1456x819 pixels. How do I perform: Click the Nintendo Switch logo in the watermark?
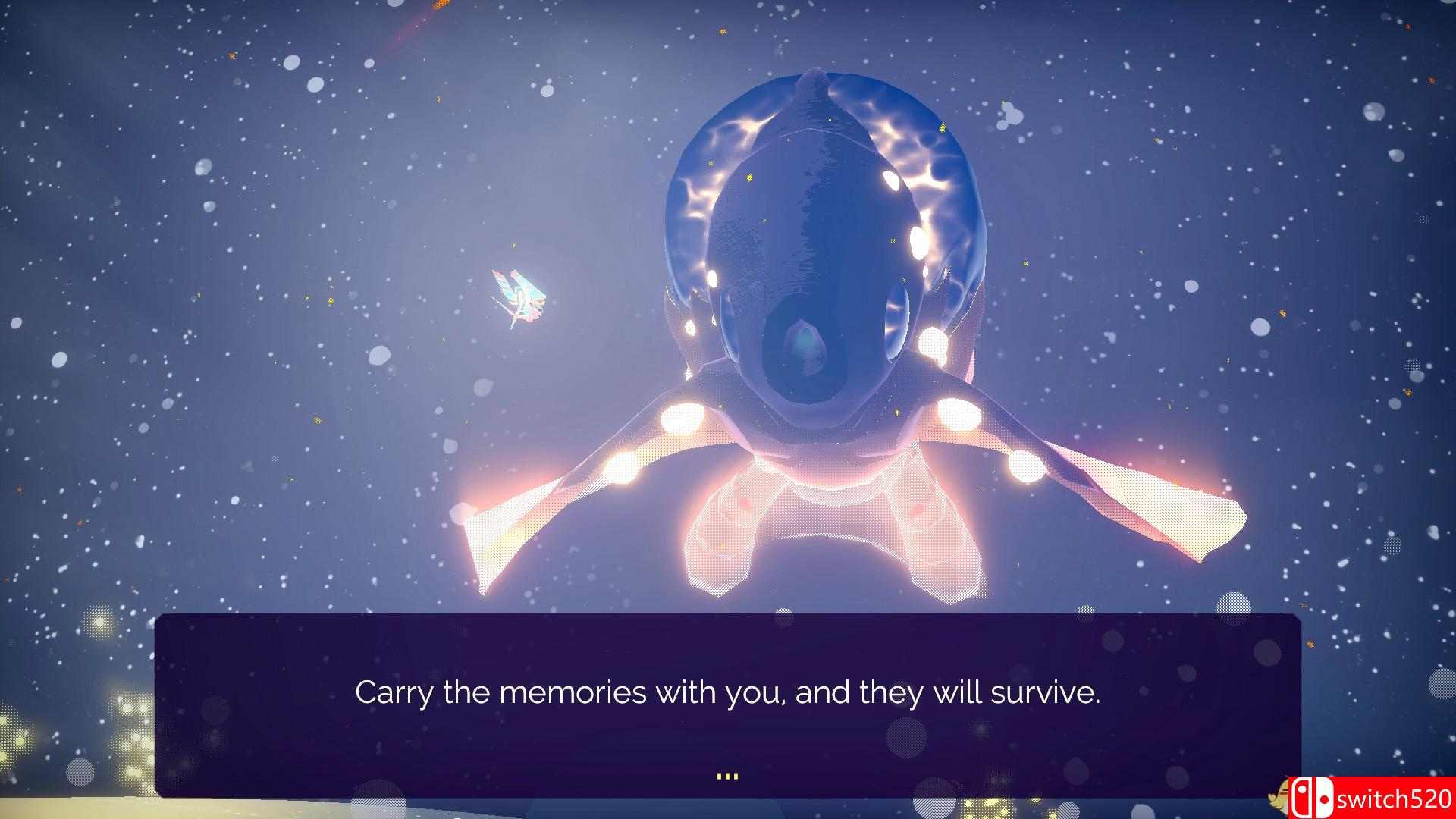1313,795
